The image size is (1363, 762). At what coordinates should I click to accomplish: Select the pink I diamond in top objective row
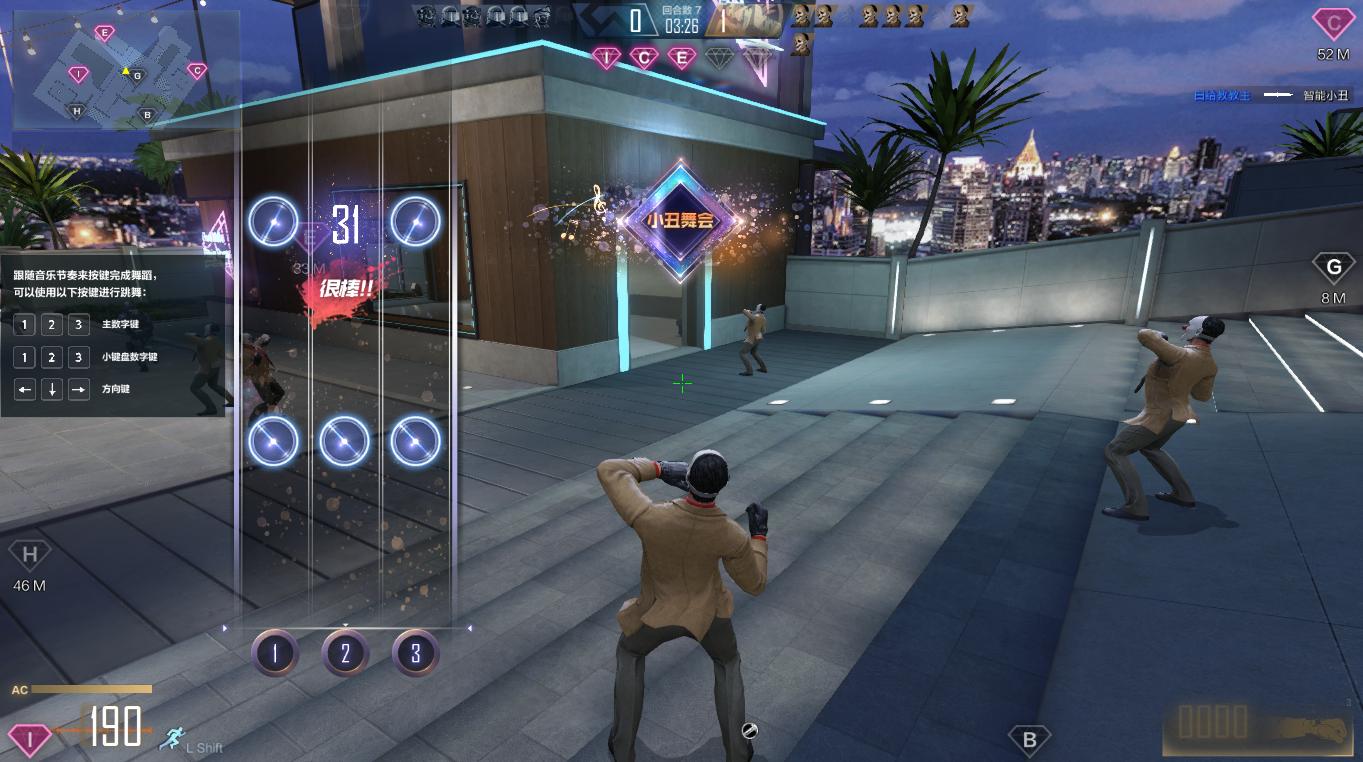[x=606, y=58]
